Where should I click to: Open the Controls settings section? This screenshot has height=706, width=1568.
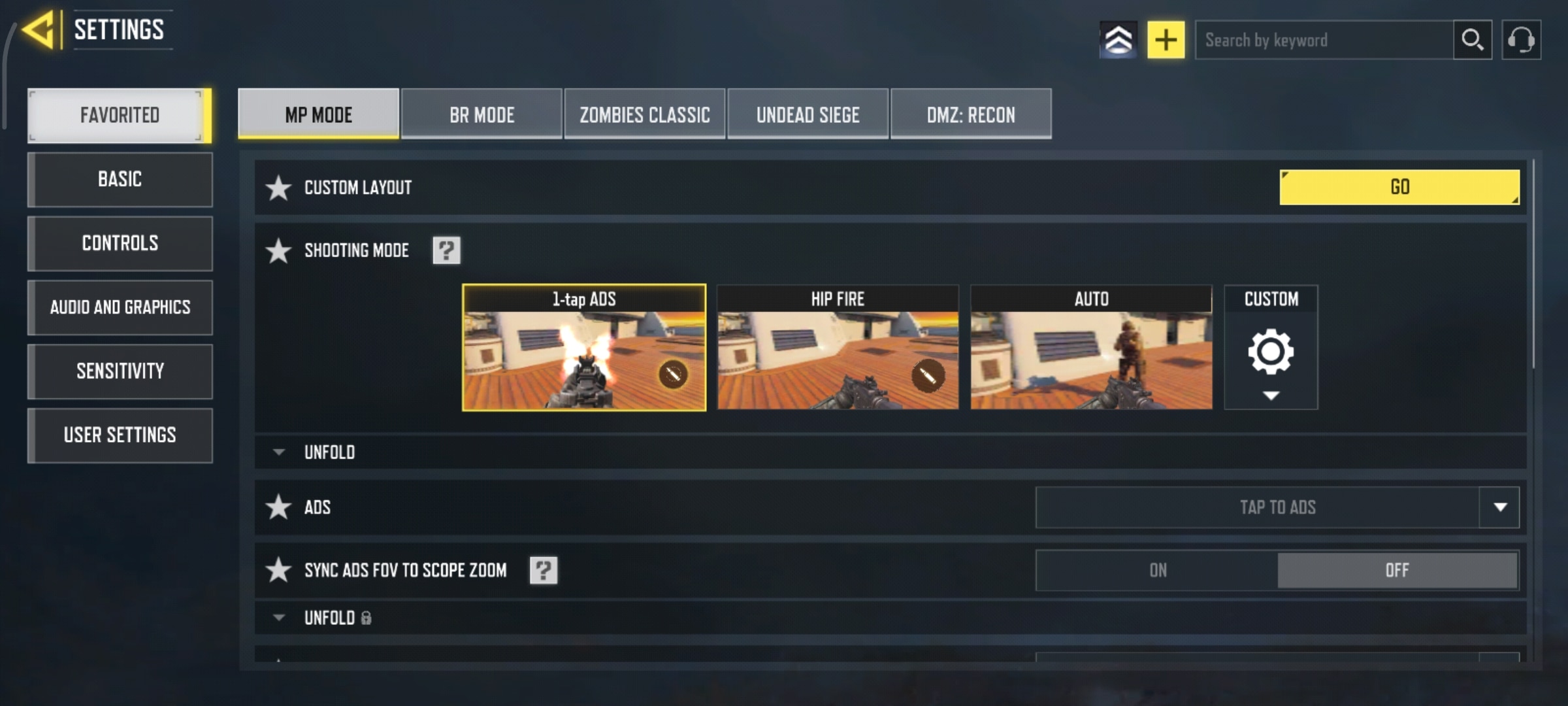click(x=120, y=243)
